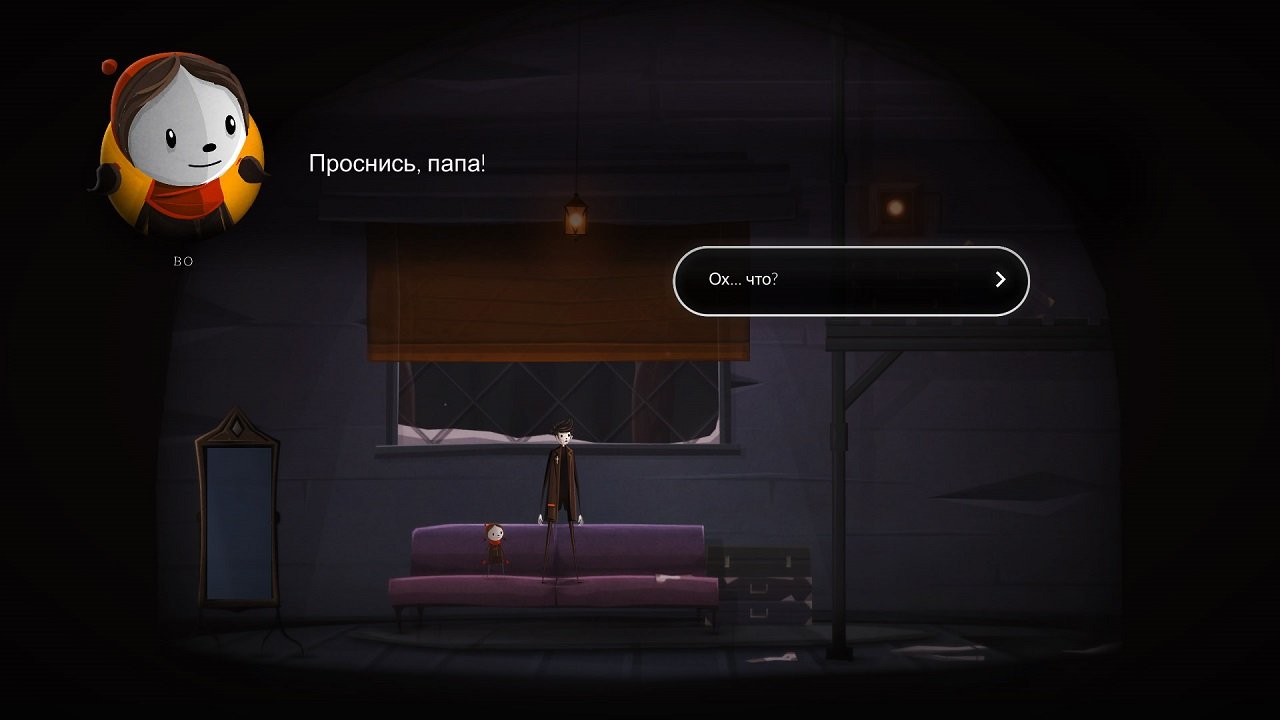1280x720 pixels.
Task: Click the hanging lantern above the room
Action: pyautogui.click(x=575, y=220)
